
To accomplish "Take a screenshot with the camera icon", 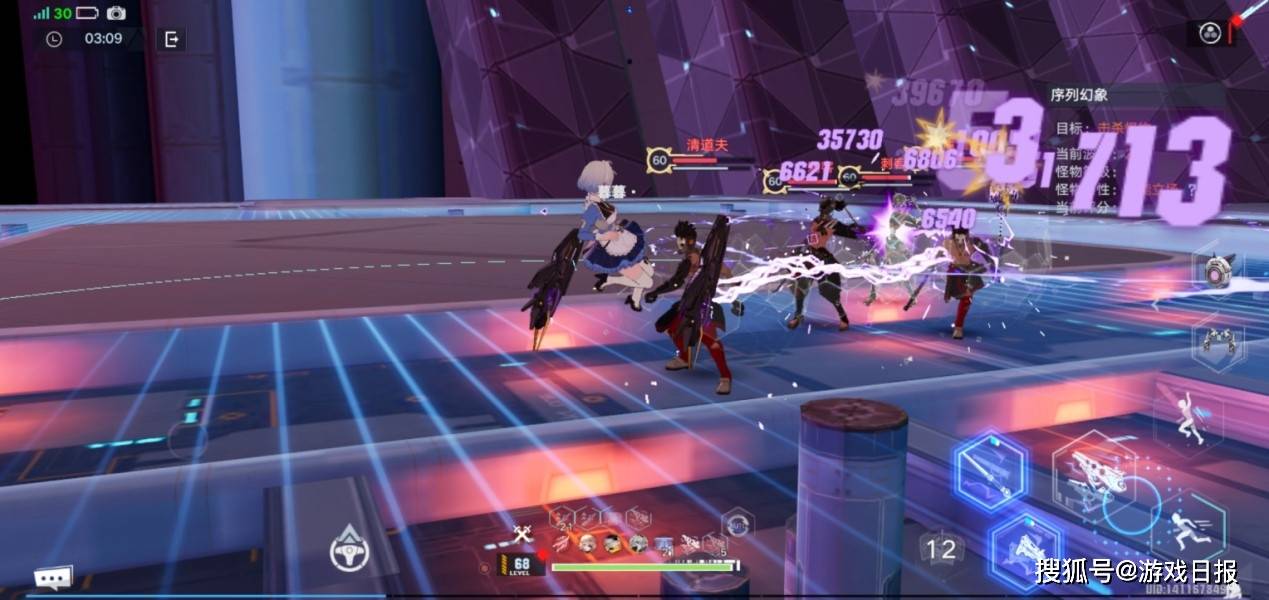I will 116,13.
